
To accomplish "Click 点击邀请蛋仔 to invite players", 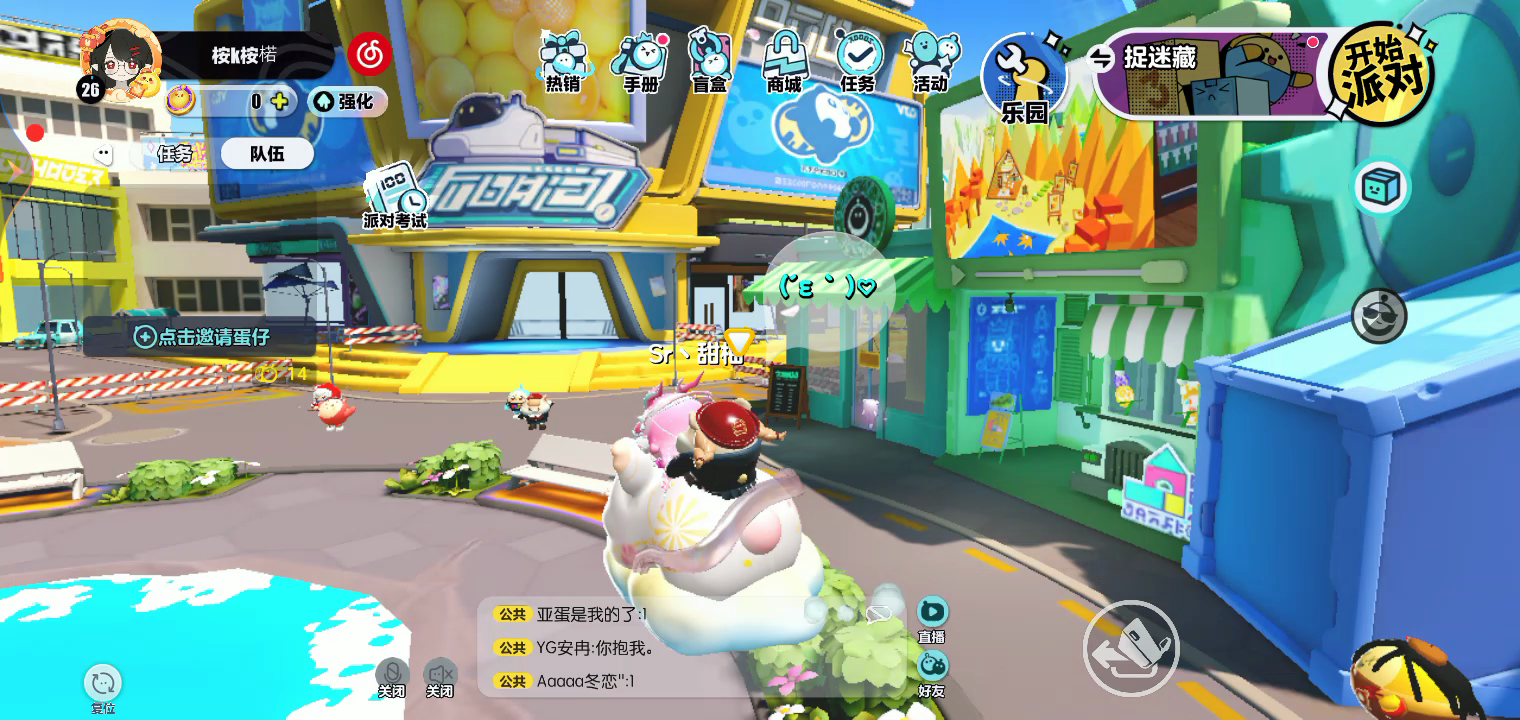I will (201, 337).
